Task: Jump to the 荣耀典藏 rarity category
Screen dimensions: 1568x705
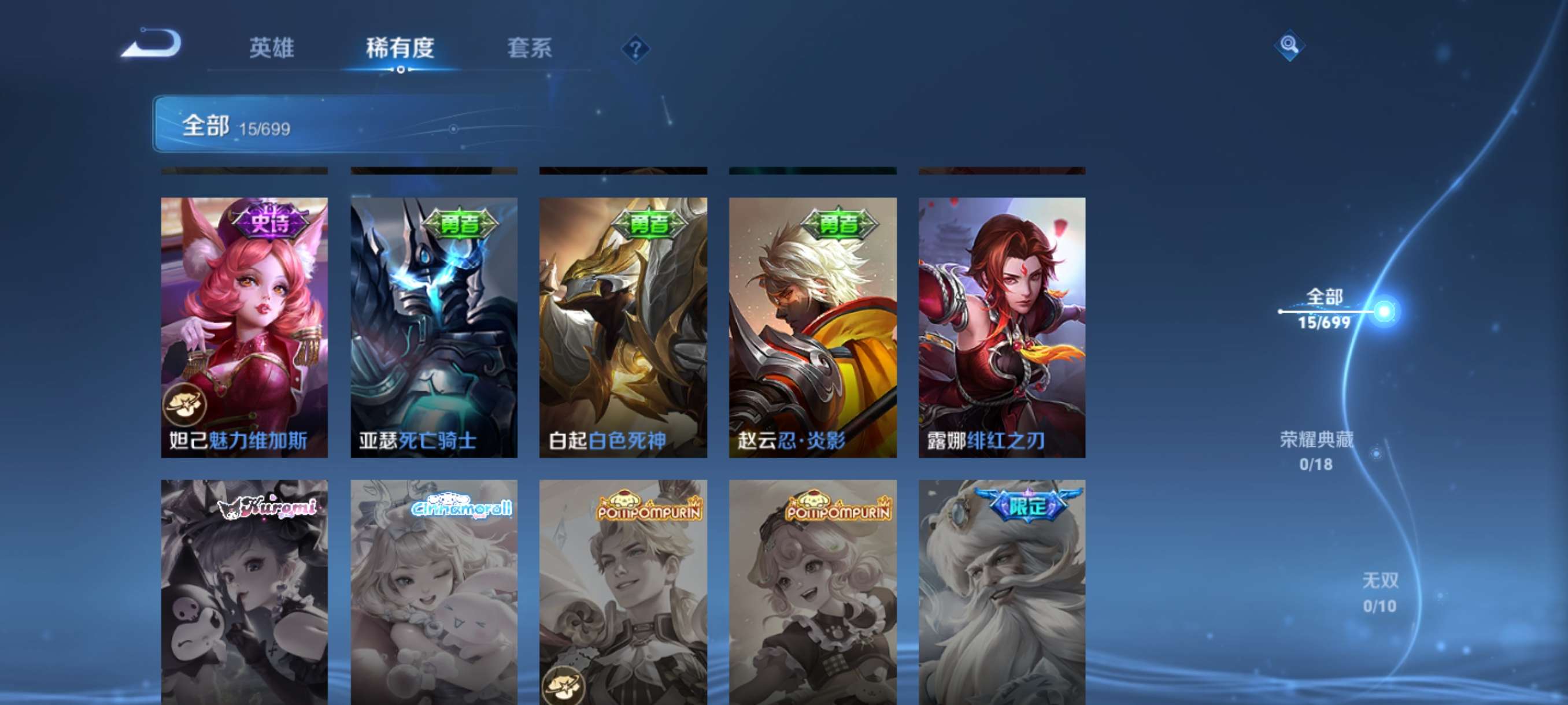Action: [x=1316, y=450]
